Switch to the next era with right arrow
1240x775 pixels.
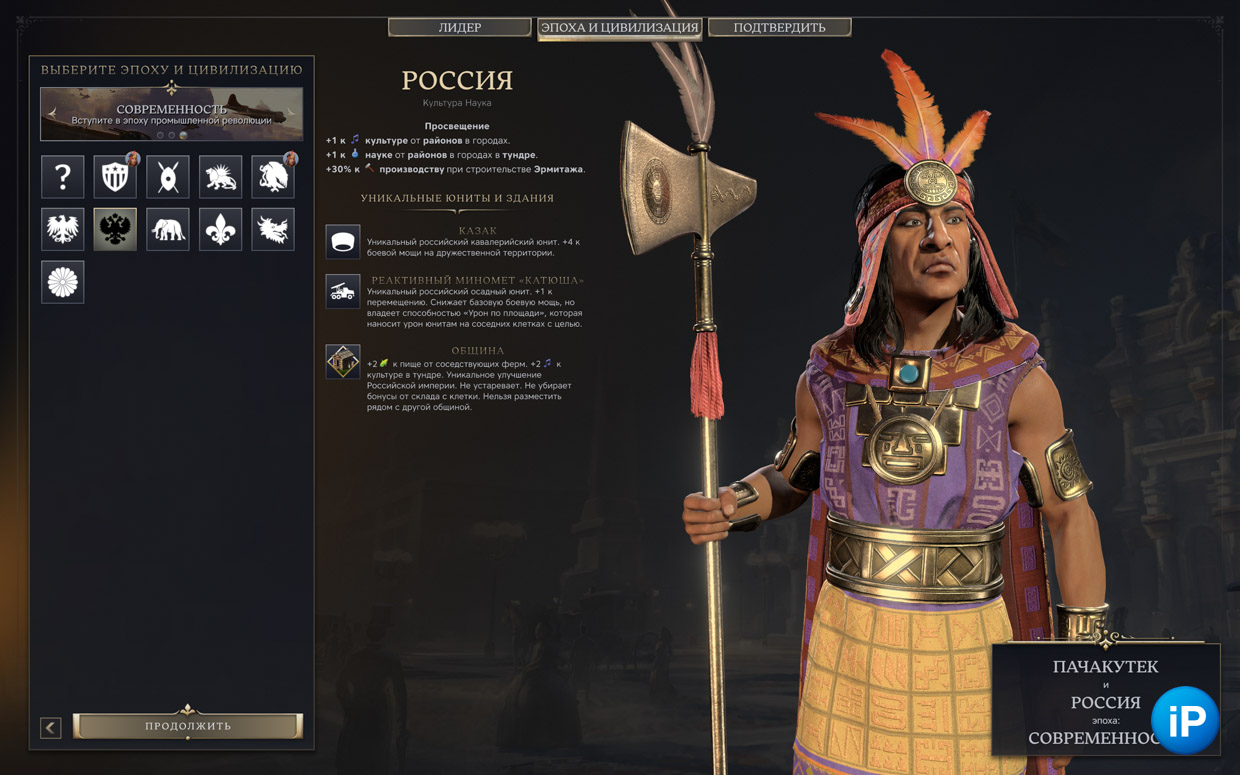(x=291, y=113)
